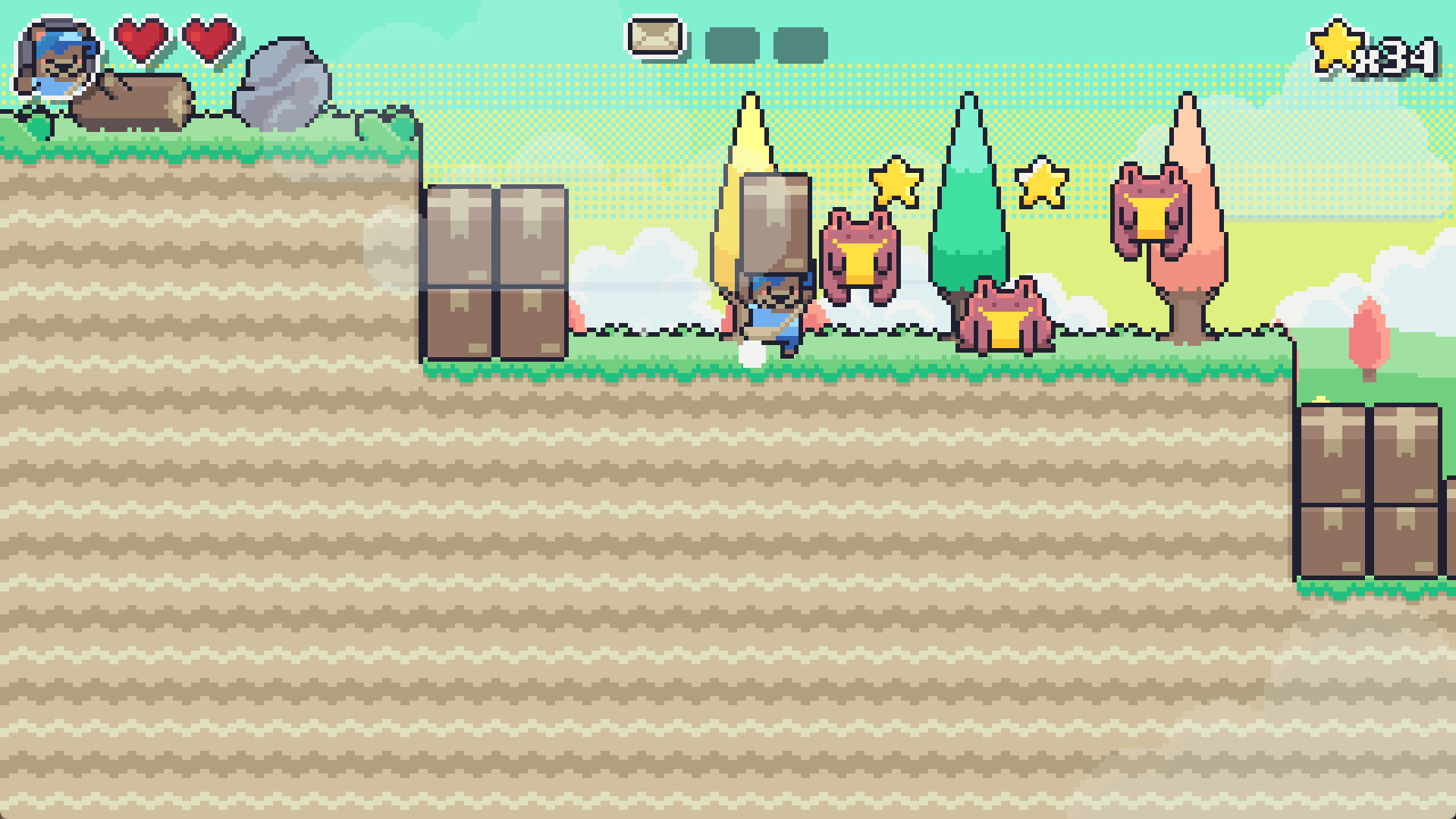Click the small pink tree at the right edge
The image size is (1456, 819).
[x=1371, y=337]
